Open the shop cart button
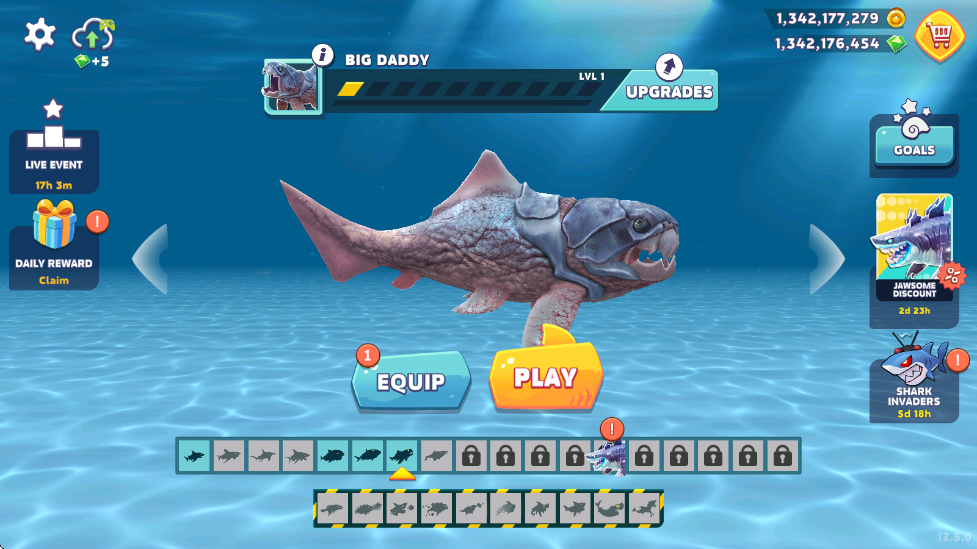This screenshot has width=977, height=549. [x=939, y=36]
